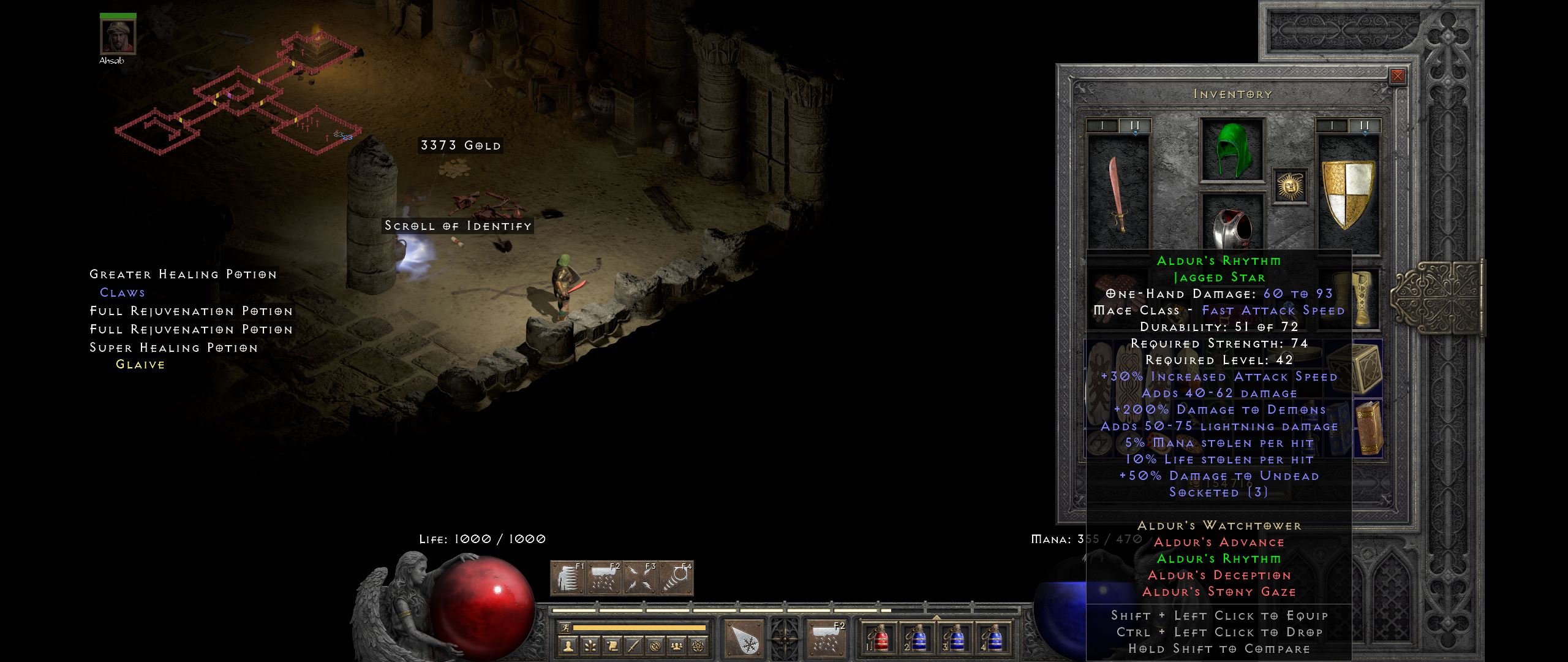This screenshot has width=1568, height=662.
Task: Activate the F3 crossed shards skill
Action: 640,579
